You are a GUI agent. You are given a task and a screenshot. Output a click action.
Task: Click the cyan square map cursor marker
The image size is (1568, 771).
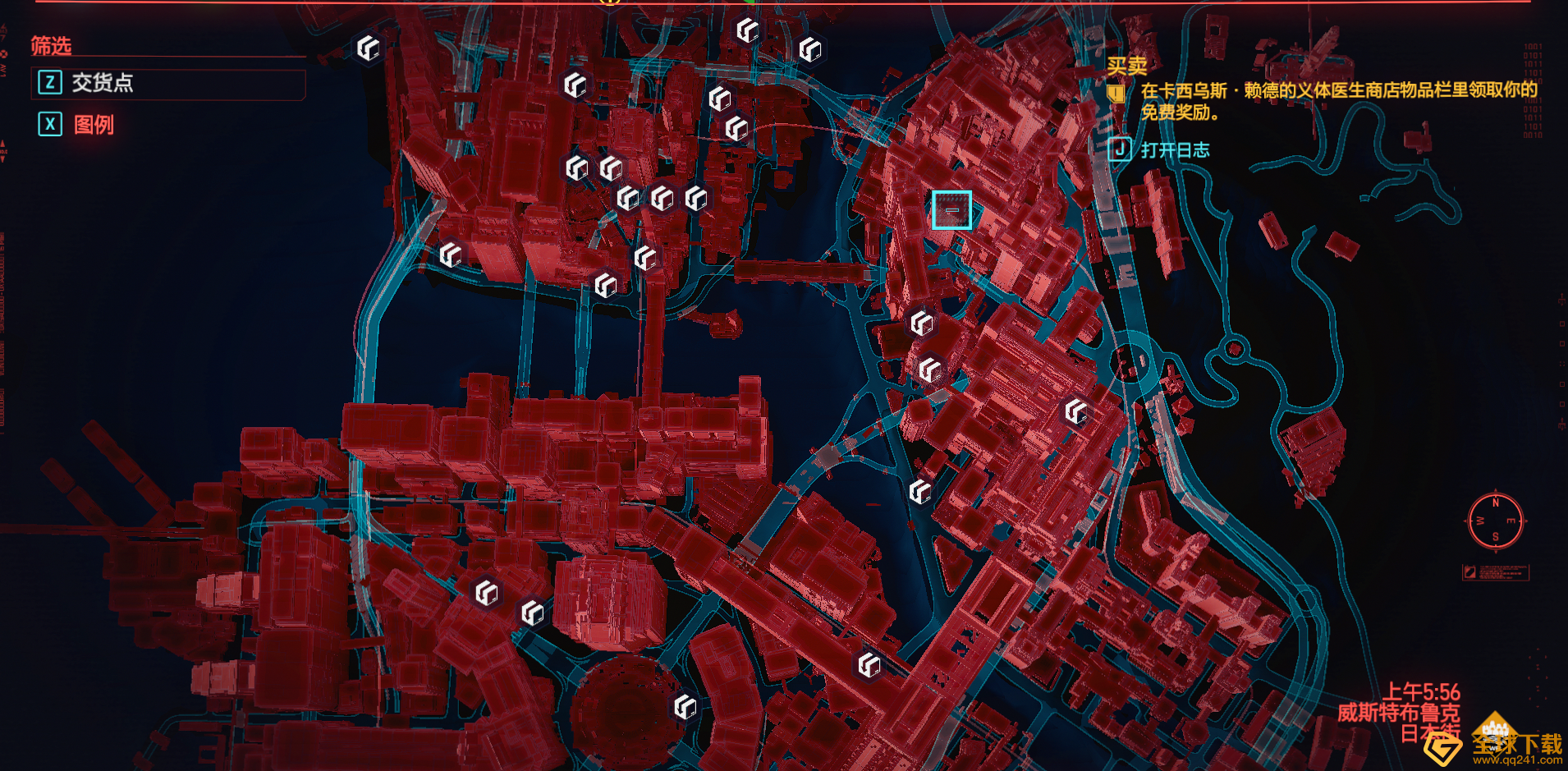point(951,210)
